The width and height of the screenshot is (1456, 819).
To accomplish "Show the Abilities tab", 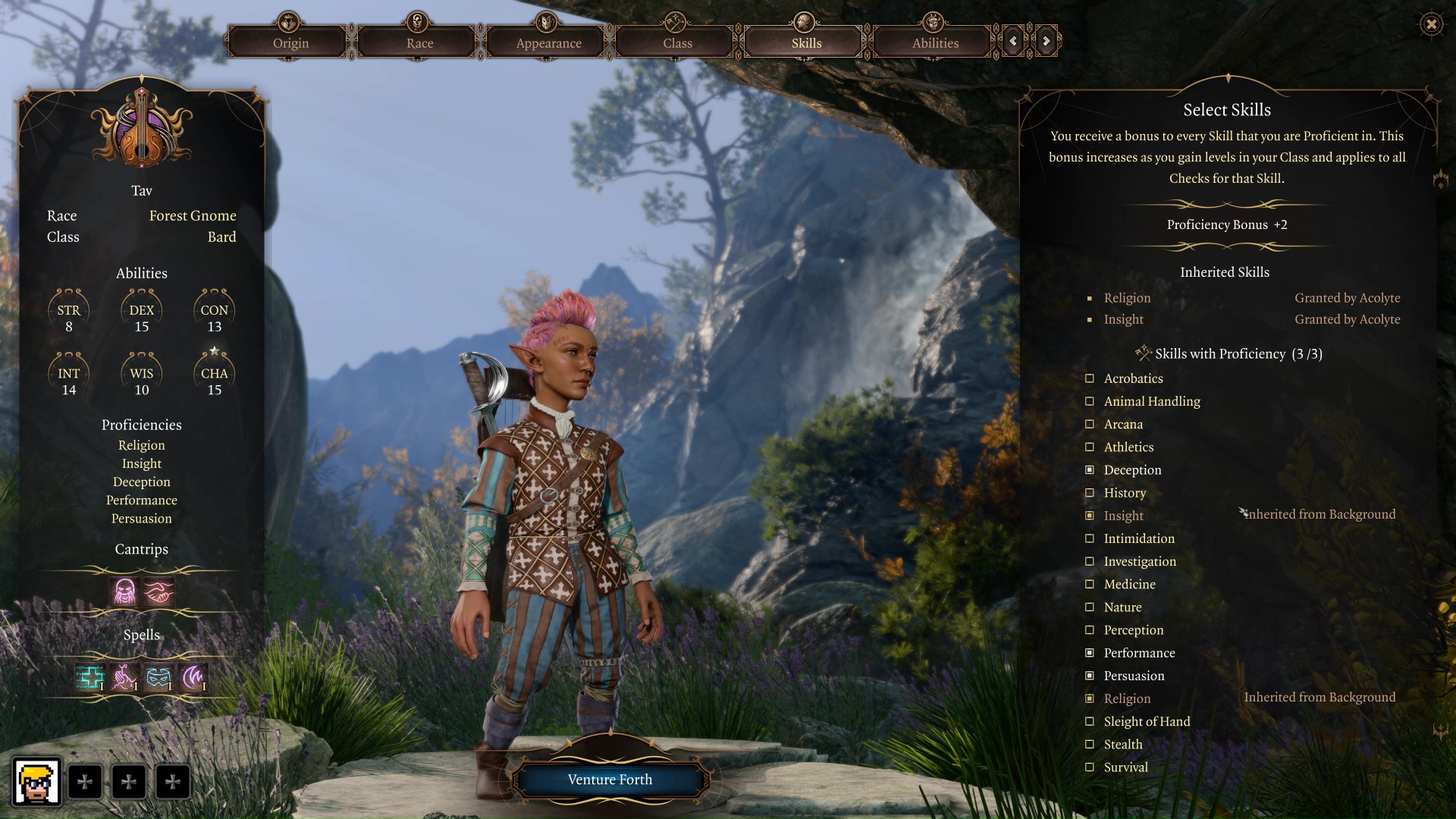I will point(935,42).
